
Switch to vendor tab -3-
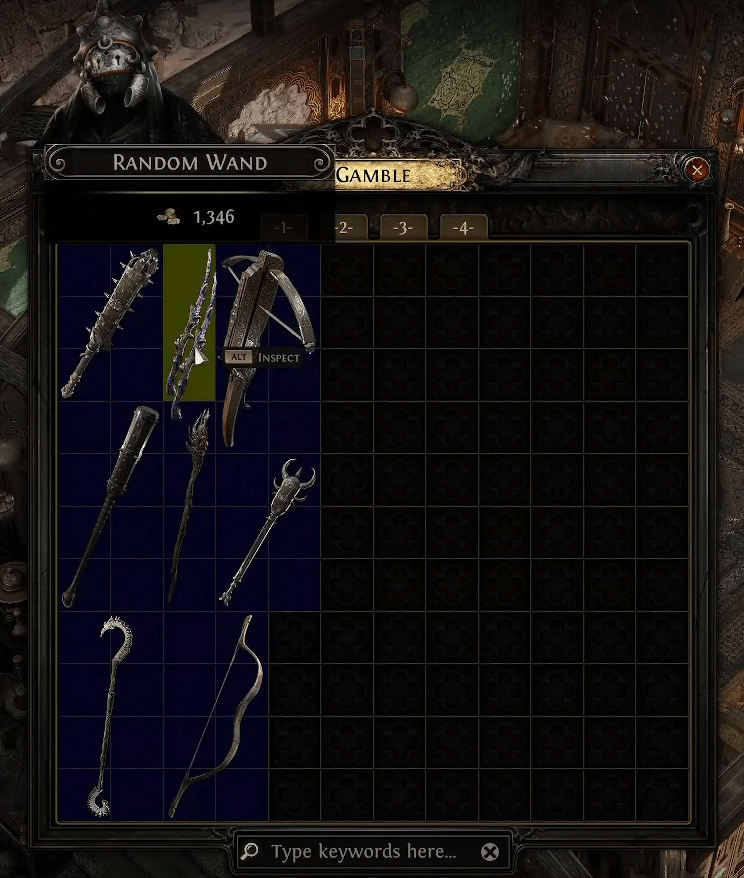point(403,228)
